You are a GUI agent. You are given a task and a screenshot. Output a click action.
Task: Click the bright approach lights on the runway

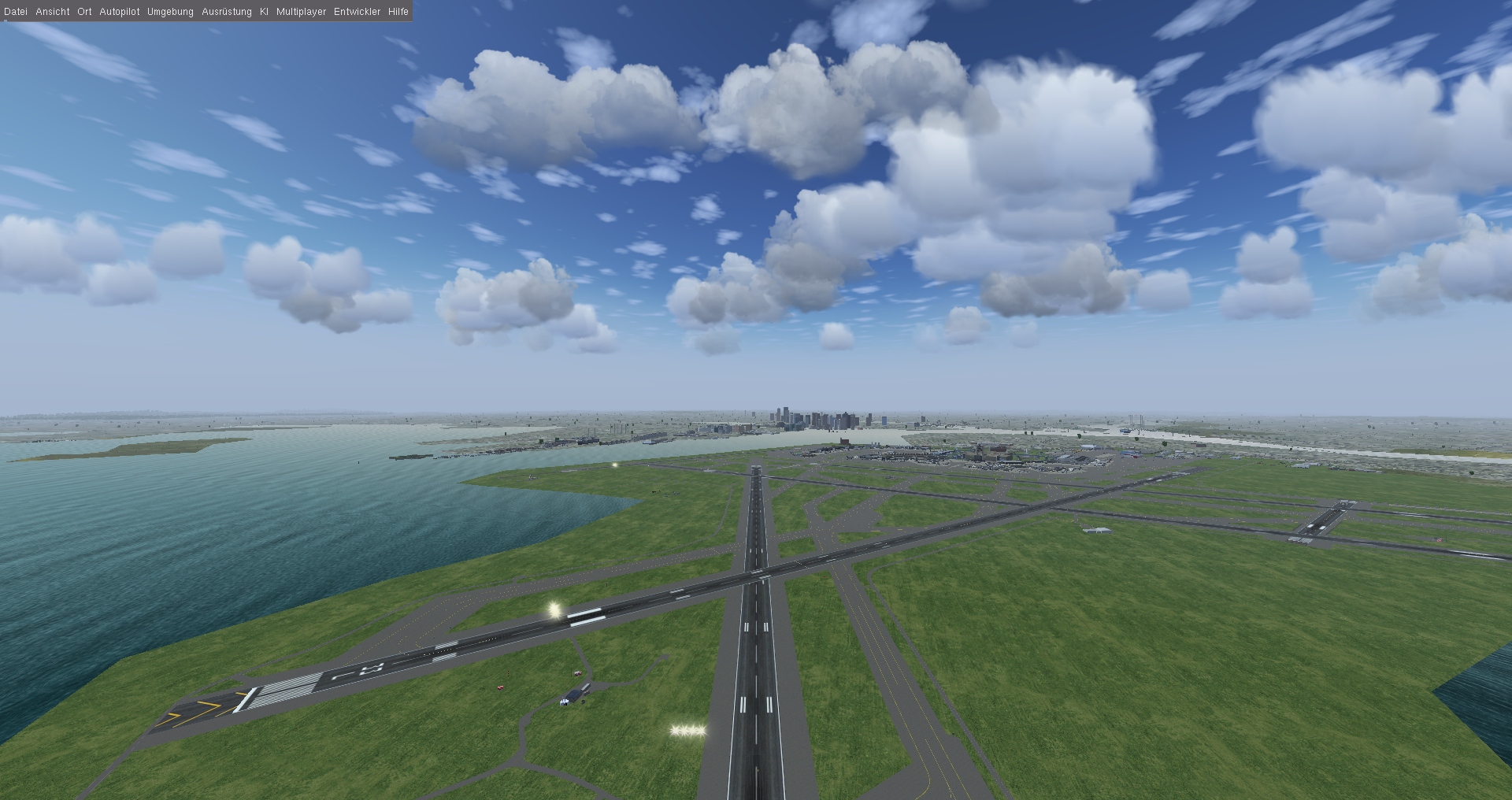(x=553, y=610)
